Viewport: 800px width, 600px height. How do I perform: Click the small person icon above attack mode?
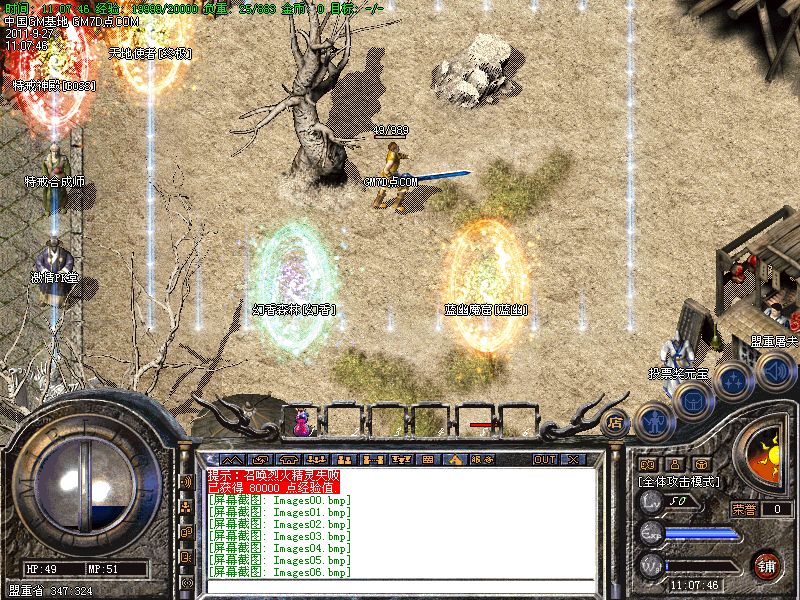pos(674,464)
